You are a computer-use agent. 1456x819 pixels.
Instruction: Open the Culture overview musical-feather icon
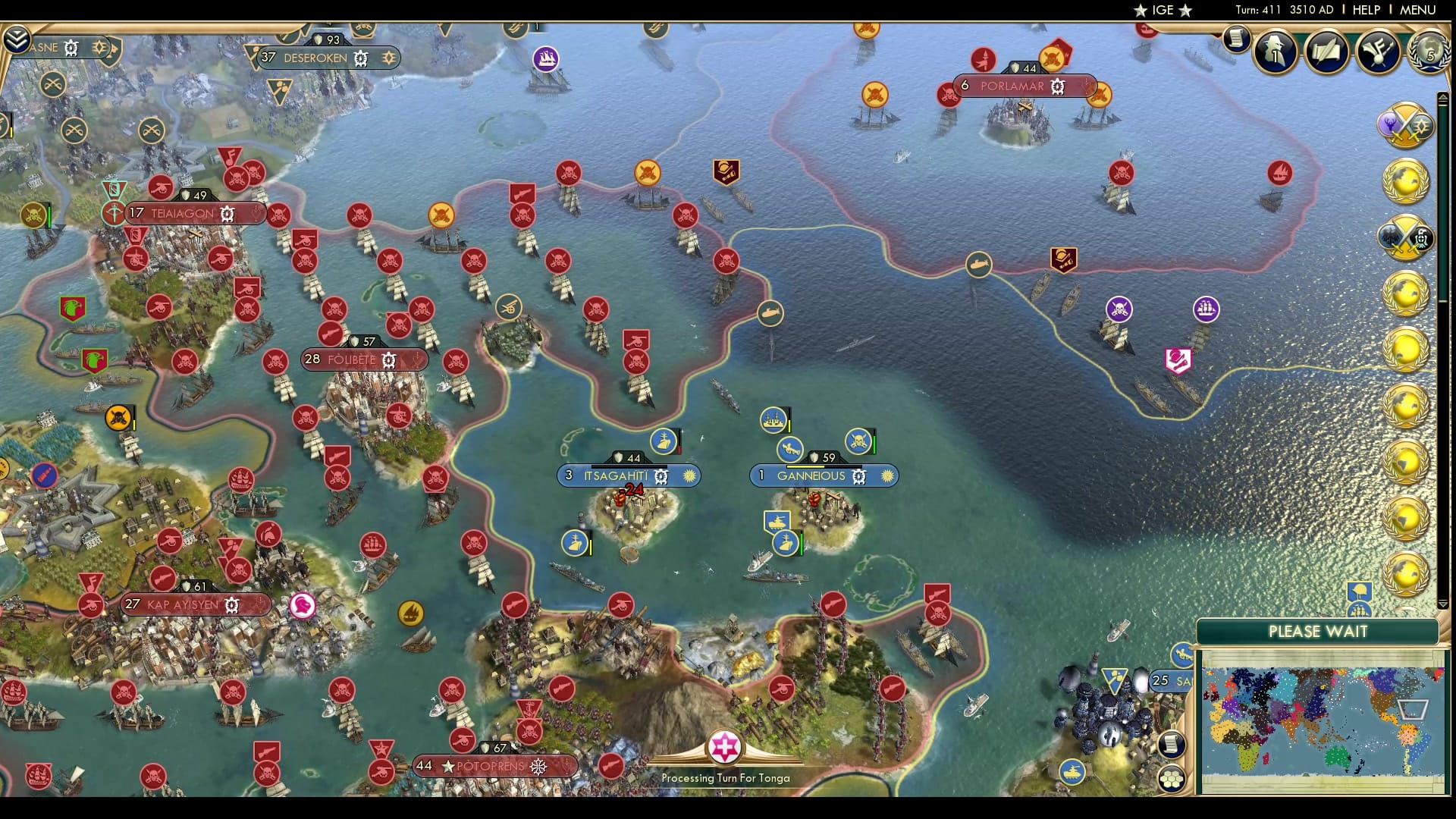(x=1378, y=52)
